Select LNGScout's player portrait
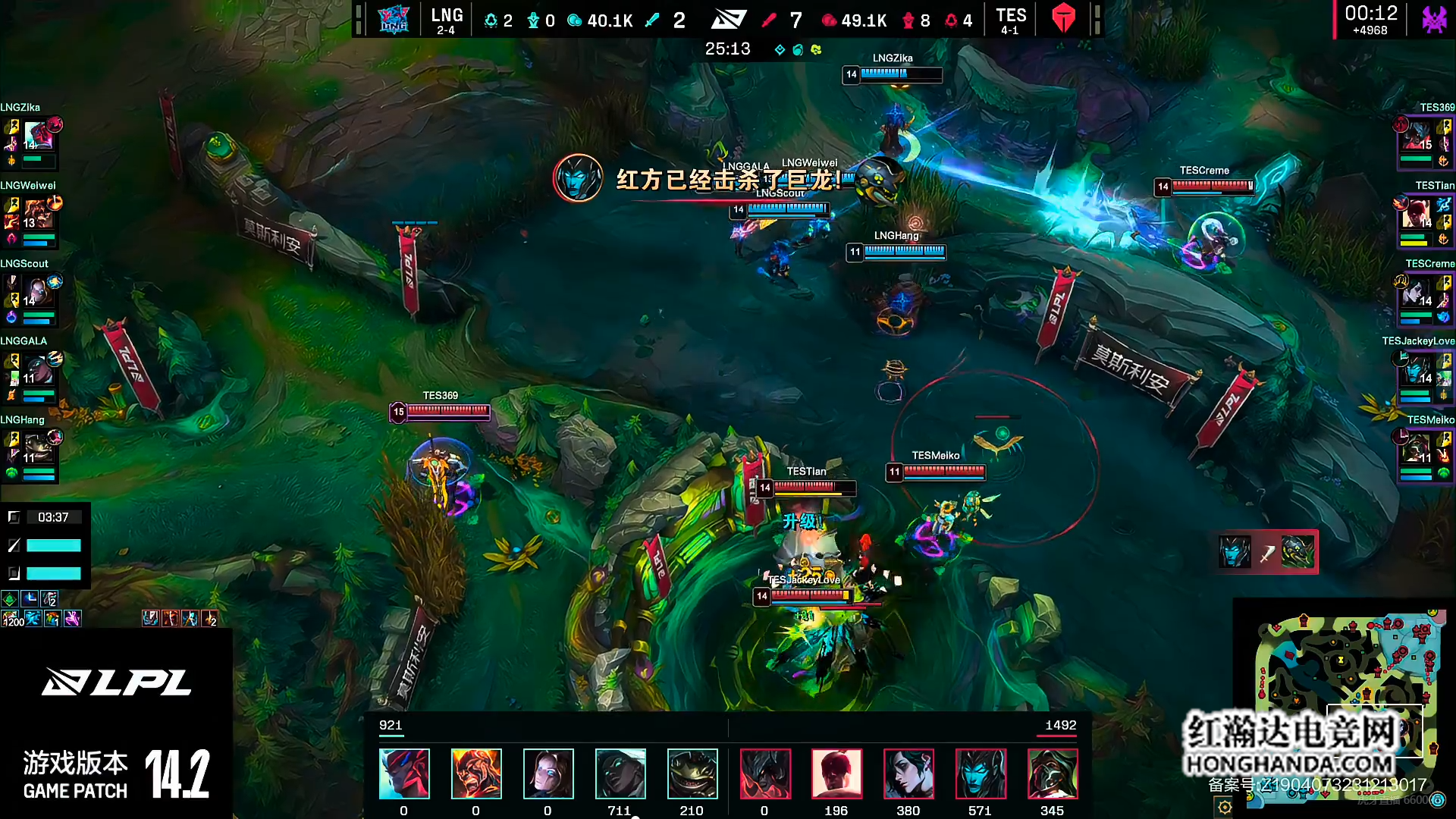The width and height of the screenshot is (1456, 819). point(38,293)
